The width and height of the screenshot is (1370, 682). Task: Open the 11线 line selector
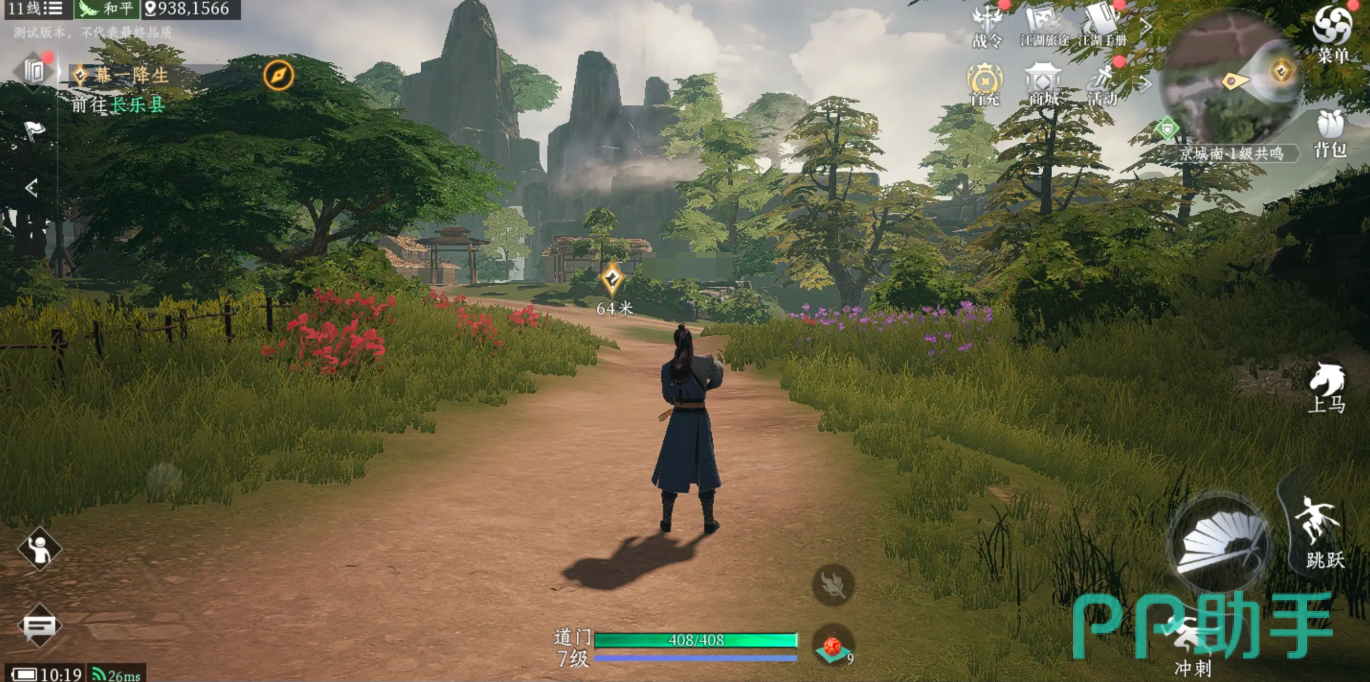click(x=35, y=9)
